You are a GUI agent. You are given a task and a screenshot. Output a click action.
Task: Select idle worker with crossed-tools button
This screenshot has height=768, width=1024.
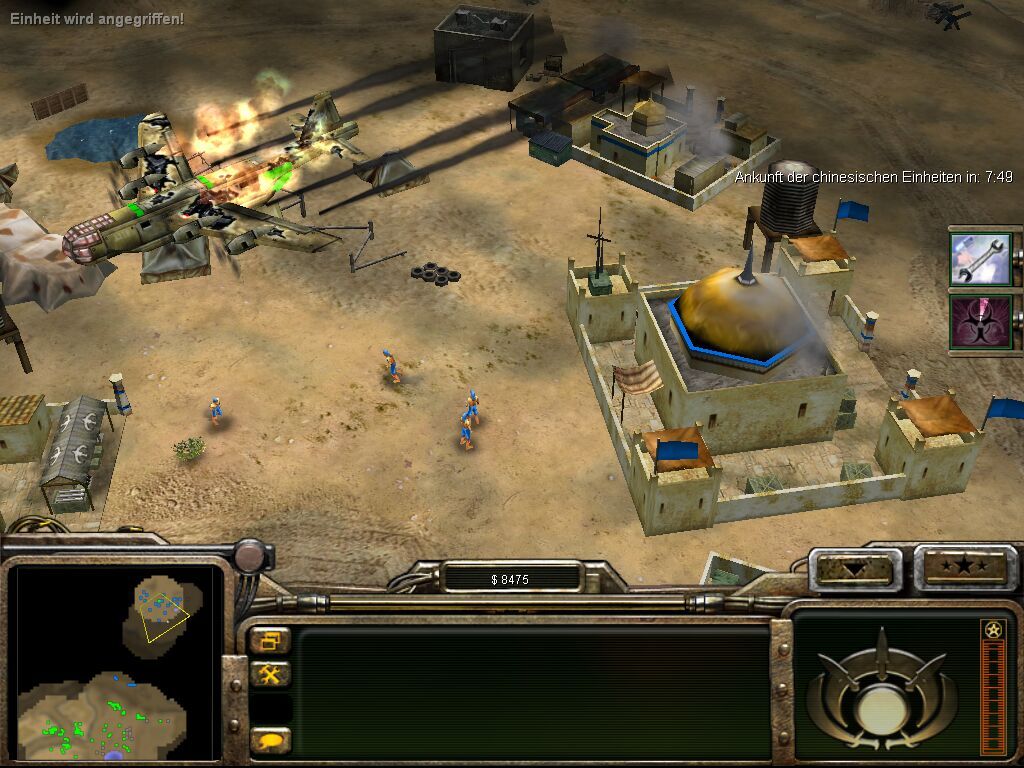(270, 675)
